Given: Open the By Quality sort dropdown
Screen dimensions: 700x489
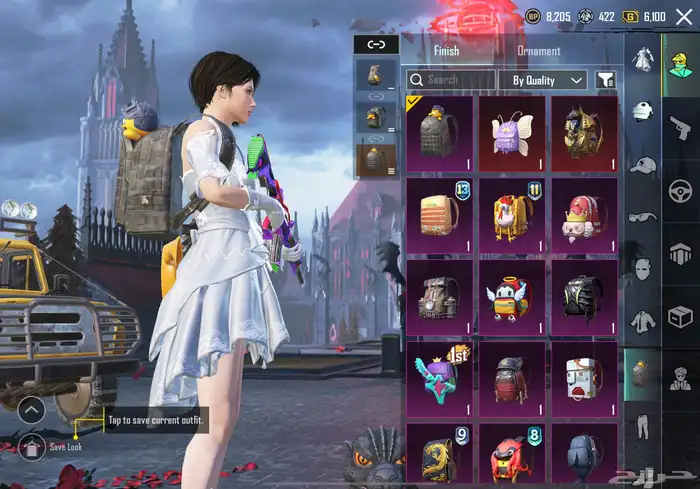Looking at the screenshot, I should 543,80.
